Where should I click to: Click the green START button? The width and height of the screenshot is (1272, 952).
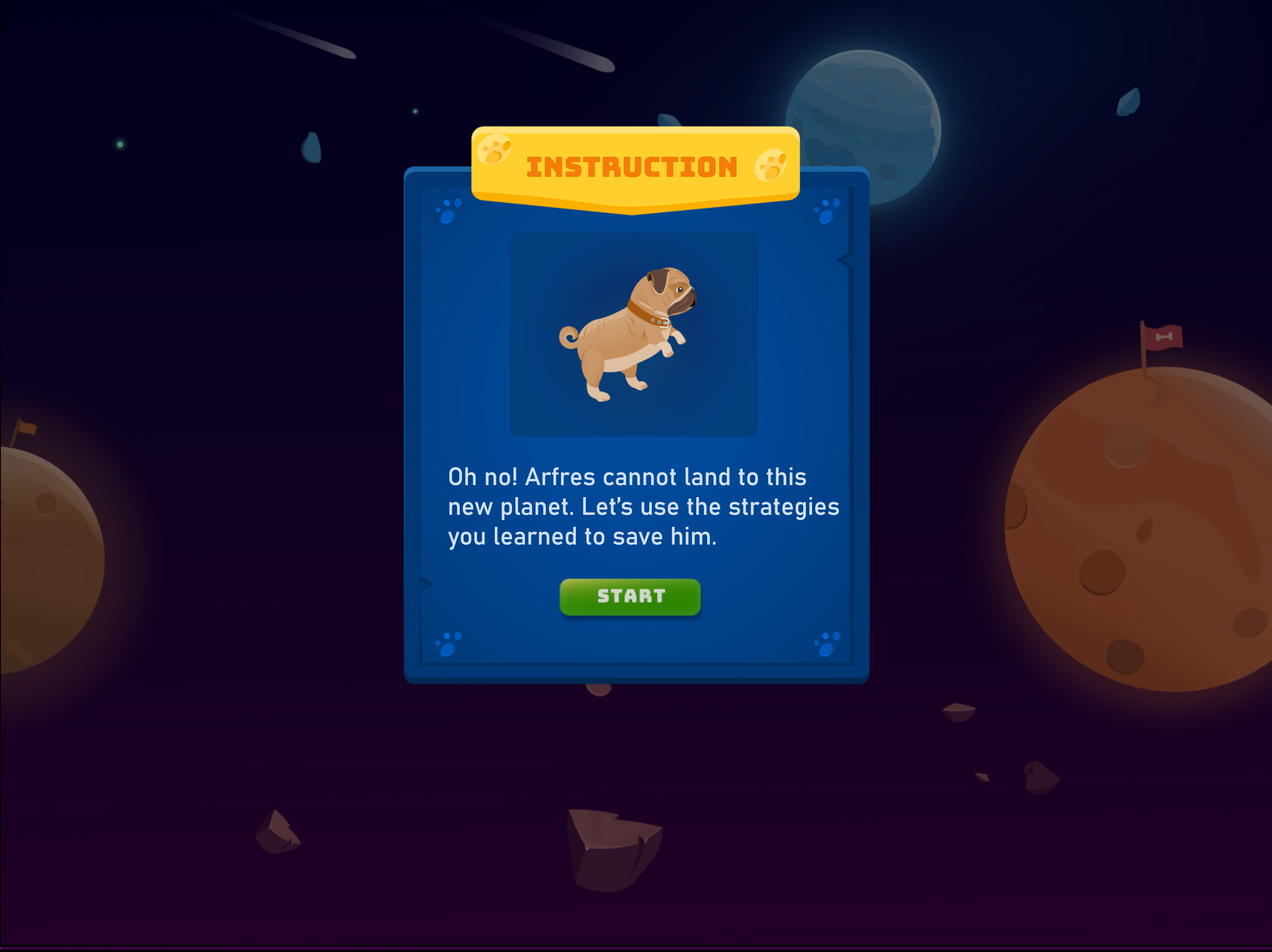630,597
